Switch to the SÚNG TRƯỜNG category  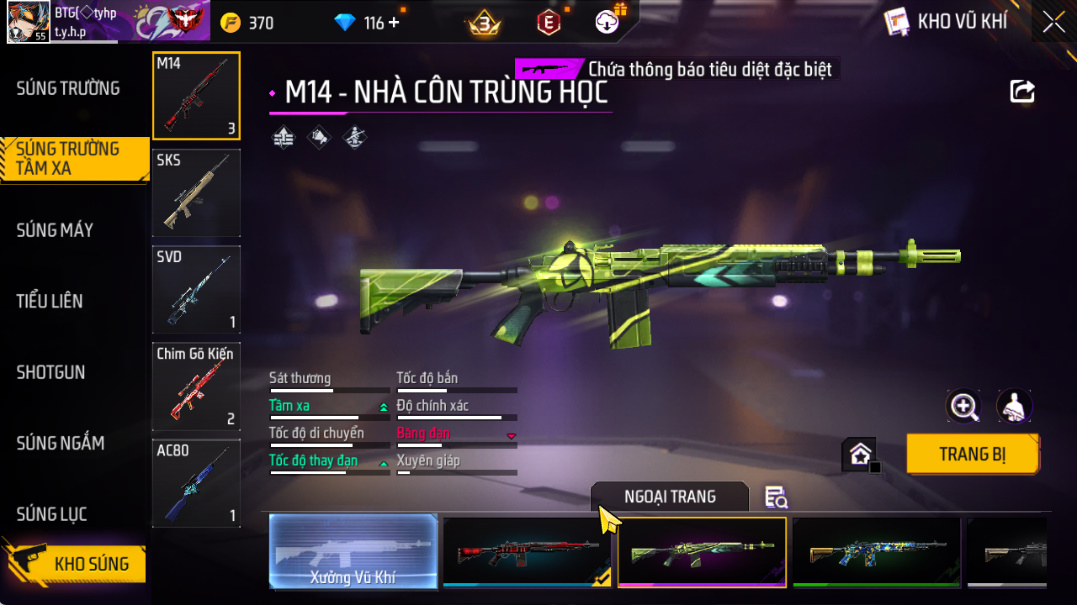click(68, 89)
